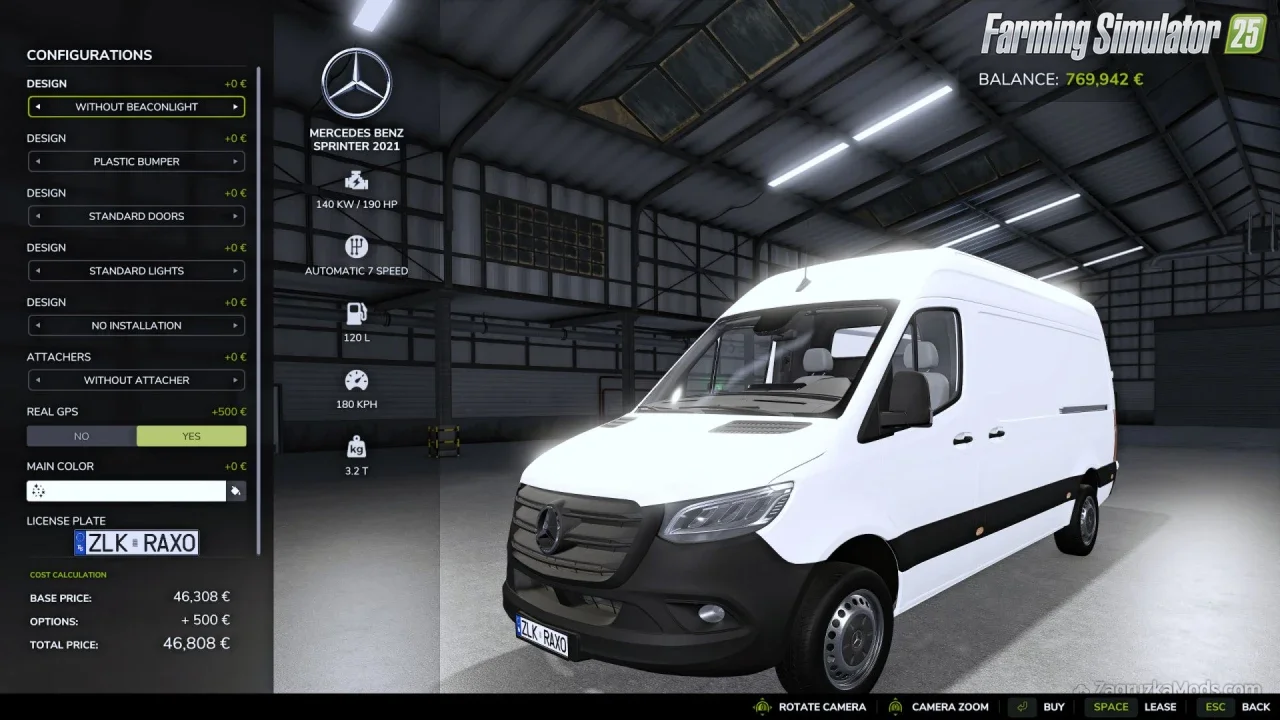Advance Standard Lights to next option
This screenshot has height=720, width=1280.
point(236,271)
